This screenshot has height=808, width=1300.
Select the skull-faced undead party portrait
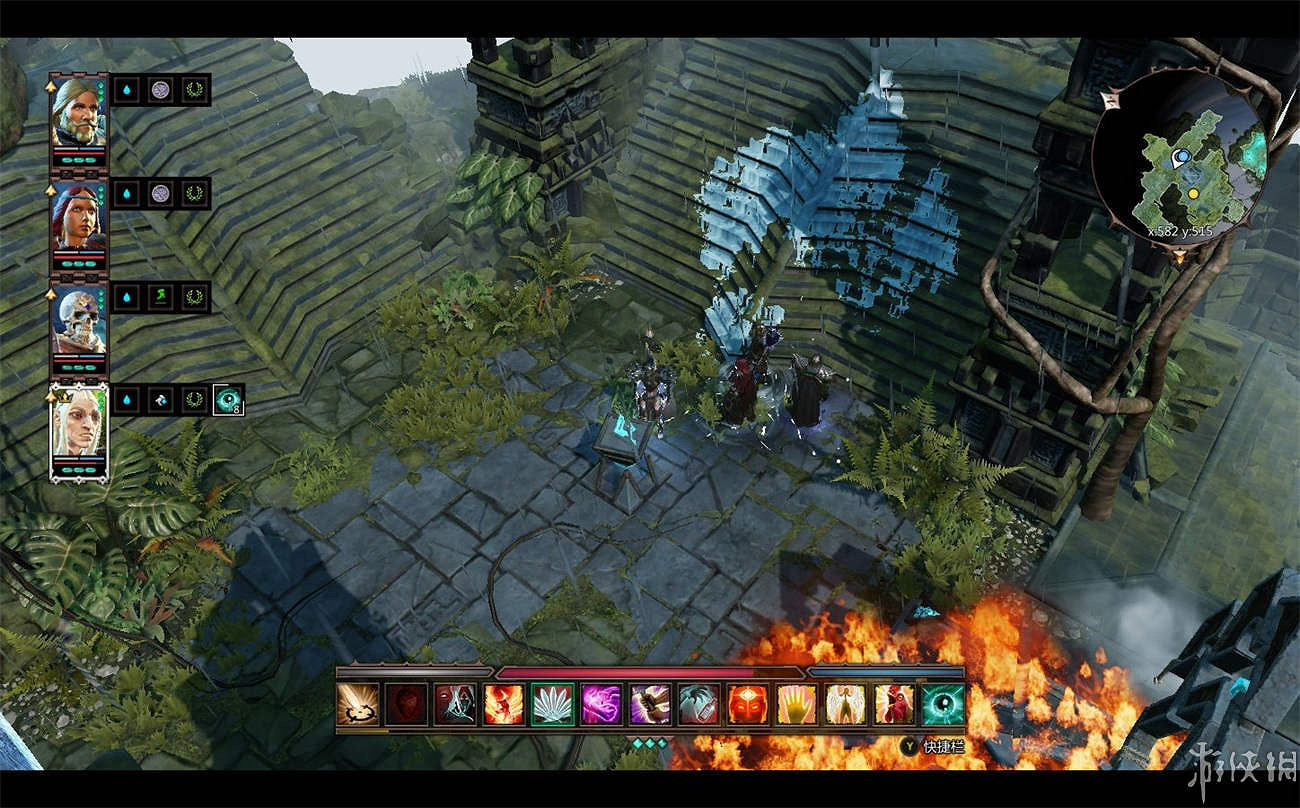[79, 322]
